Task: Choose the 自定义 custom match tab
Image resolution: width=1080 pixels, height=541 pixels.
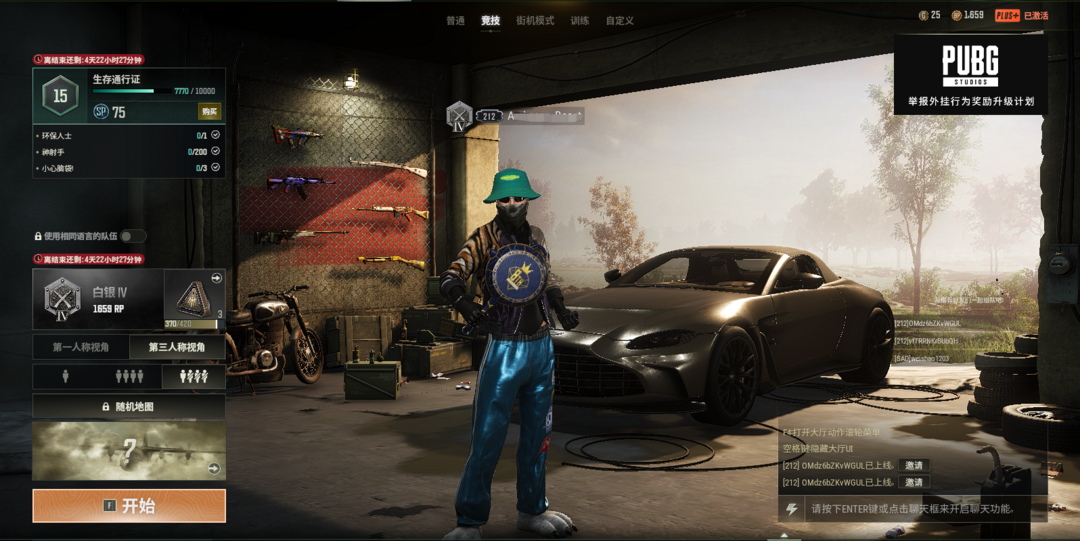Action: tap(620, 21)
